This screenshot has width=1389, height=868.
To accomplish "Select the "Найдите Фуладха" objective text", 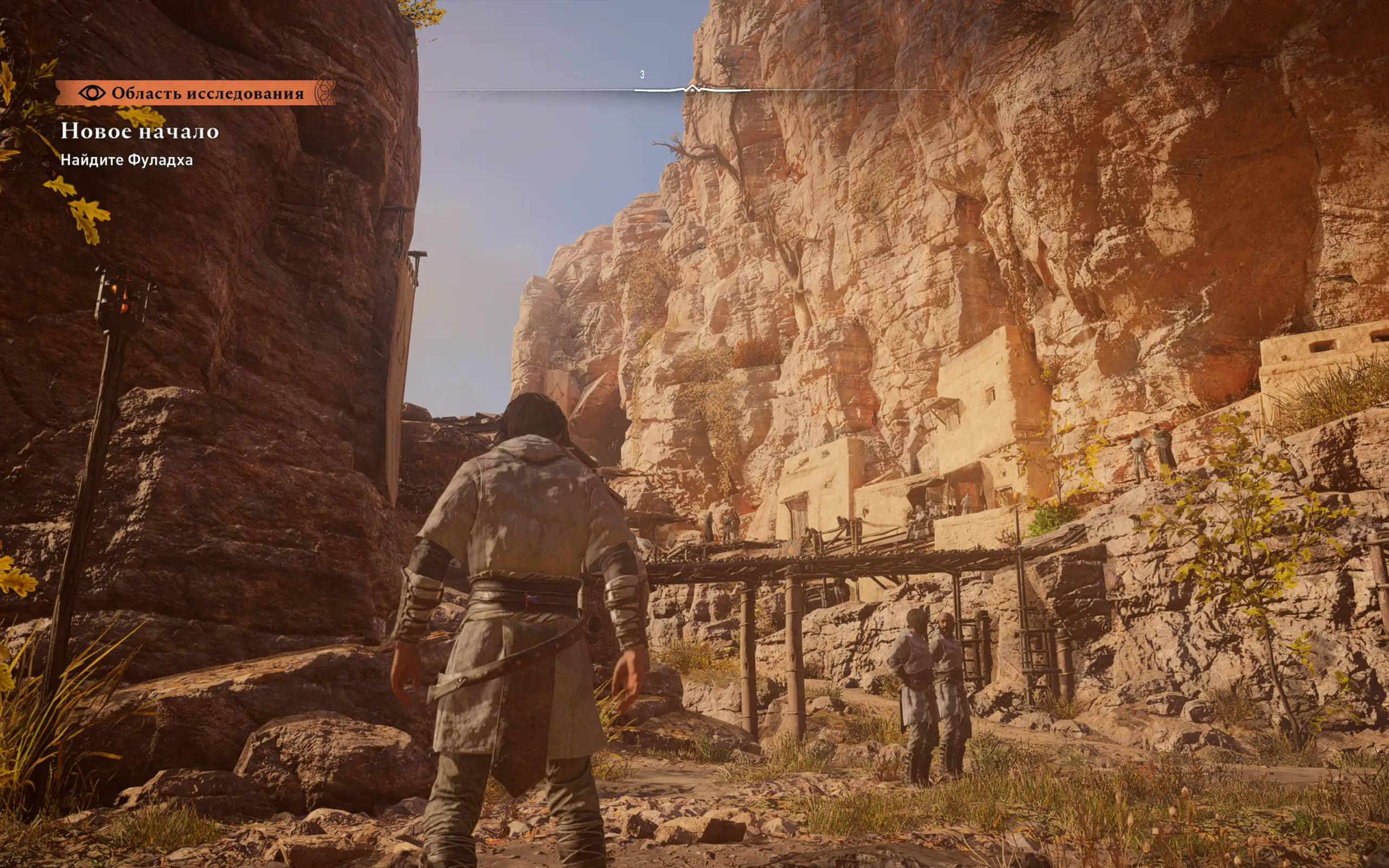I will point(126,160).
